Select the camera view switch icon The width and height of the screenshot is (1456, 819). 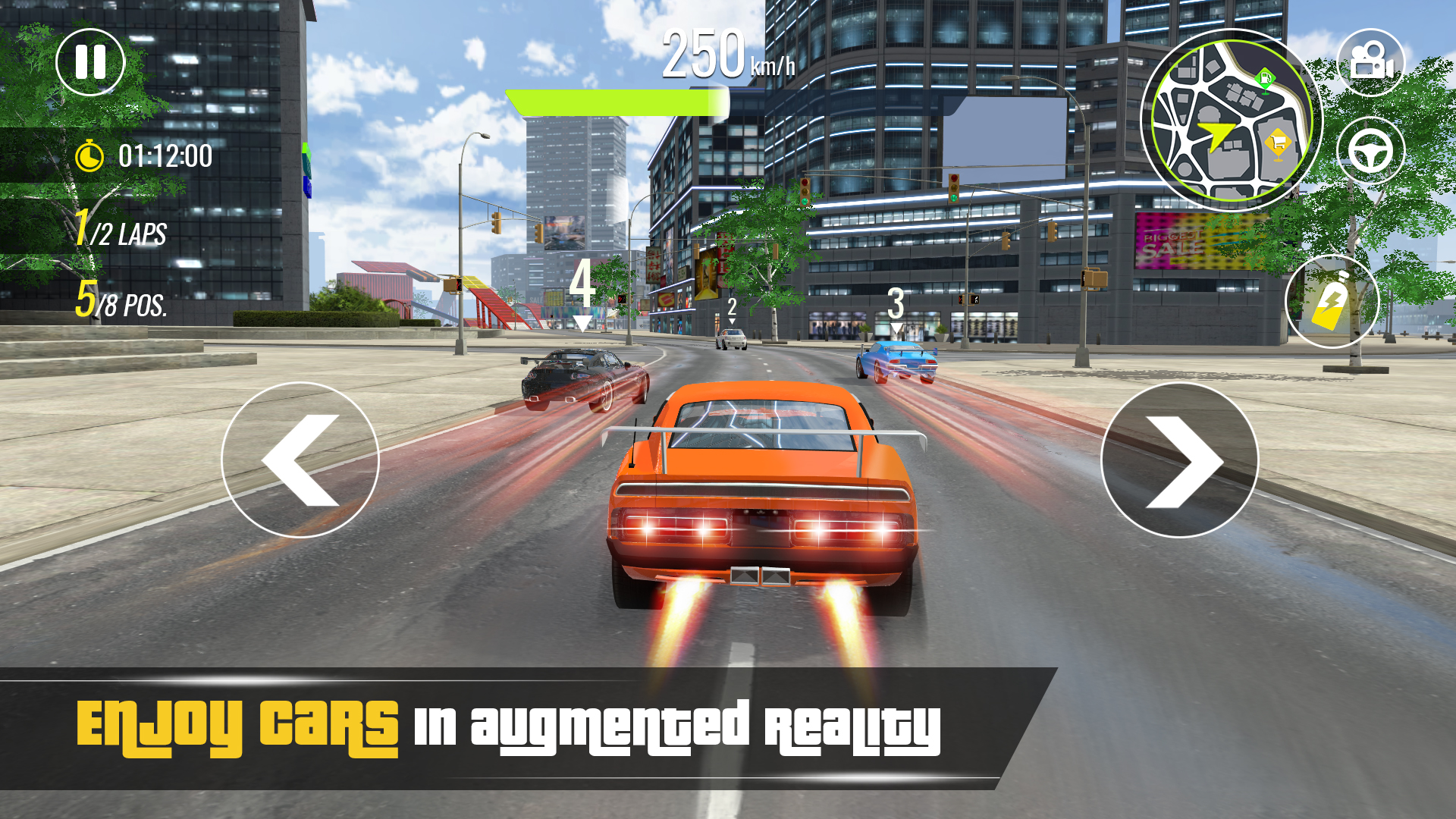click(x=1373, y=63)
